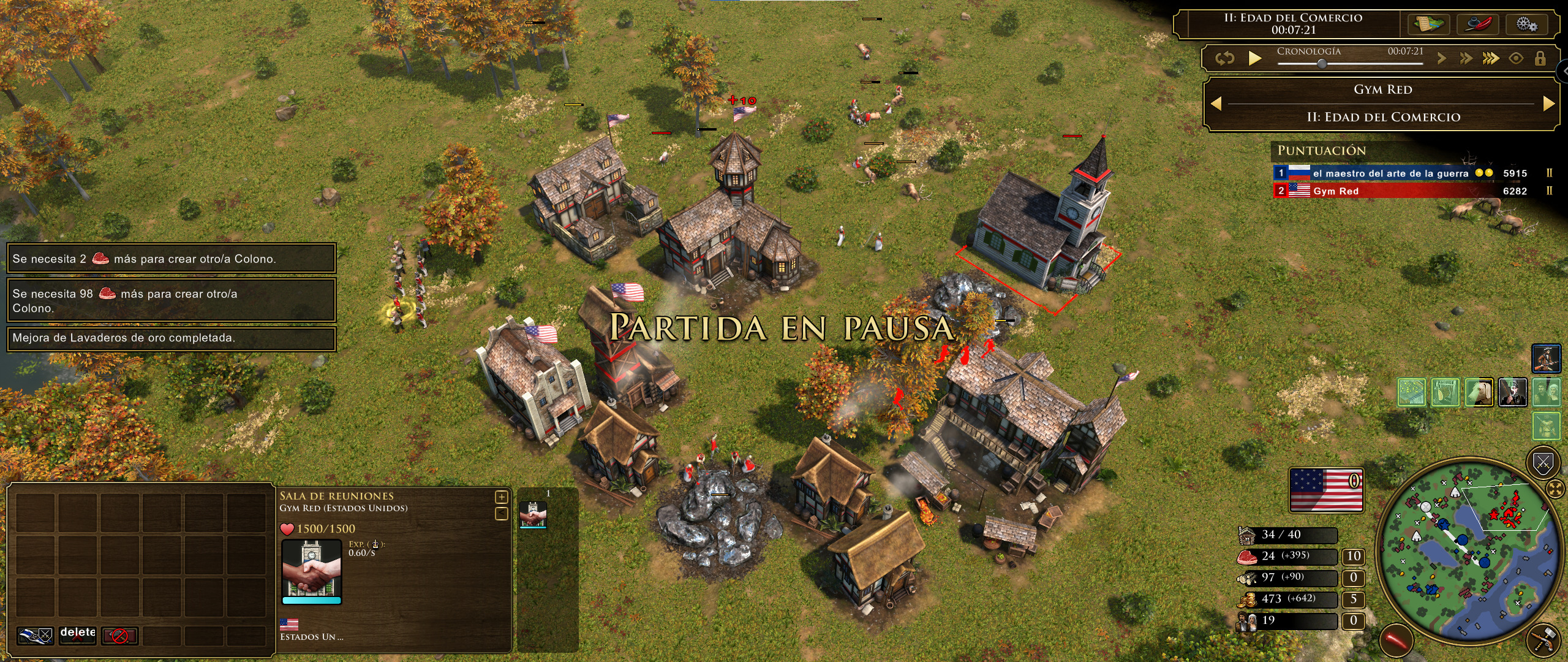Open the American flag home city button
Screen dimensions: 1568x662
1326,489
